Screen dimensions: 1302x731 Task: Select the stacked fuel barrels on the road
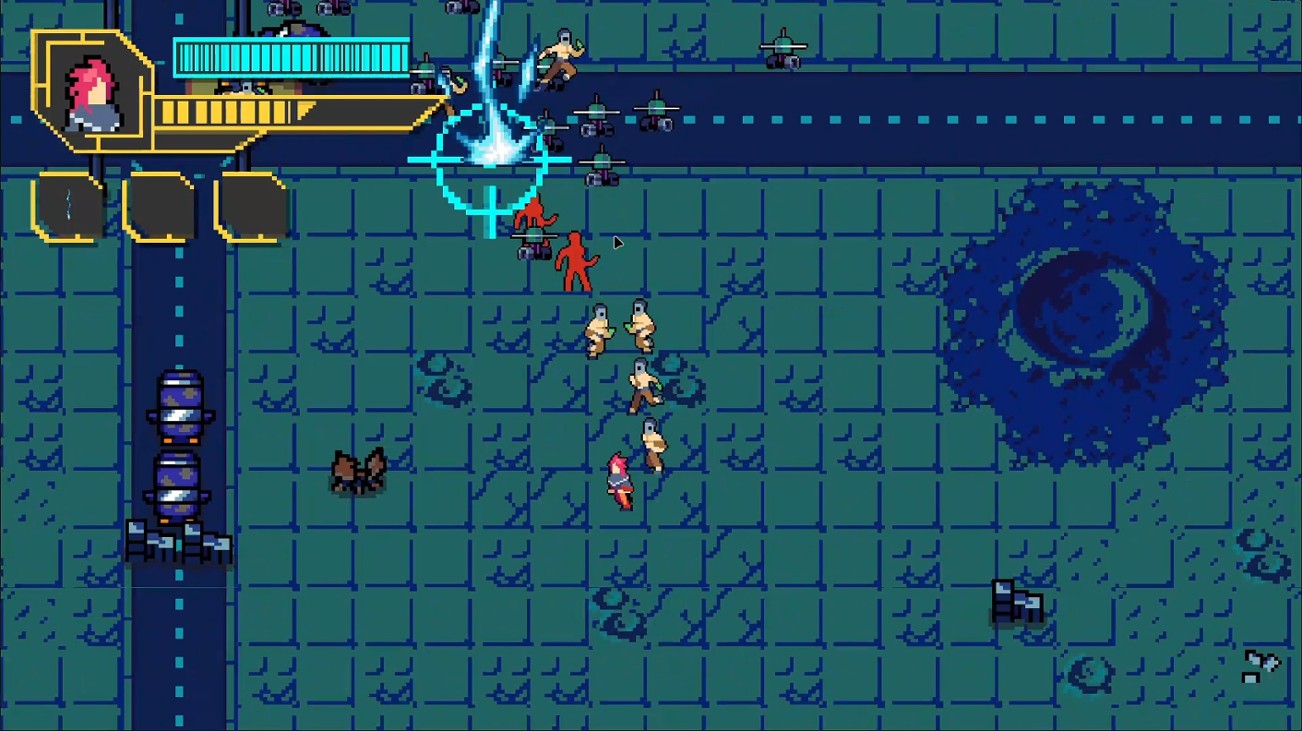click(180, 450)
